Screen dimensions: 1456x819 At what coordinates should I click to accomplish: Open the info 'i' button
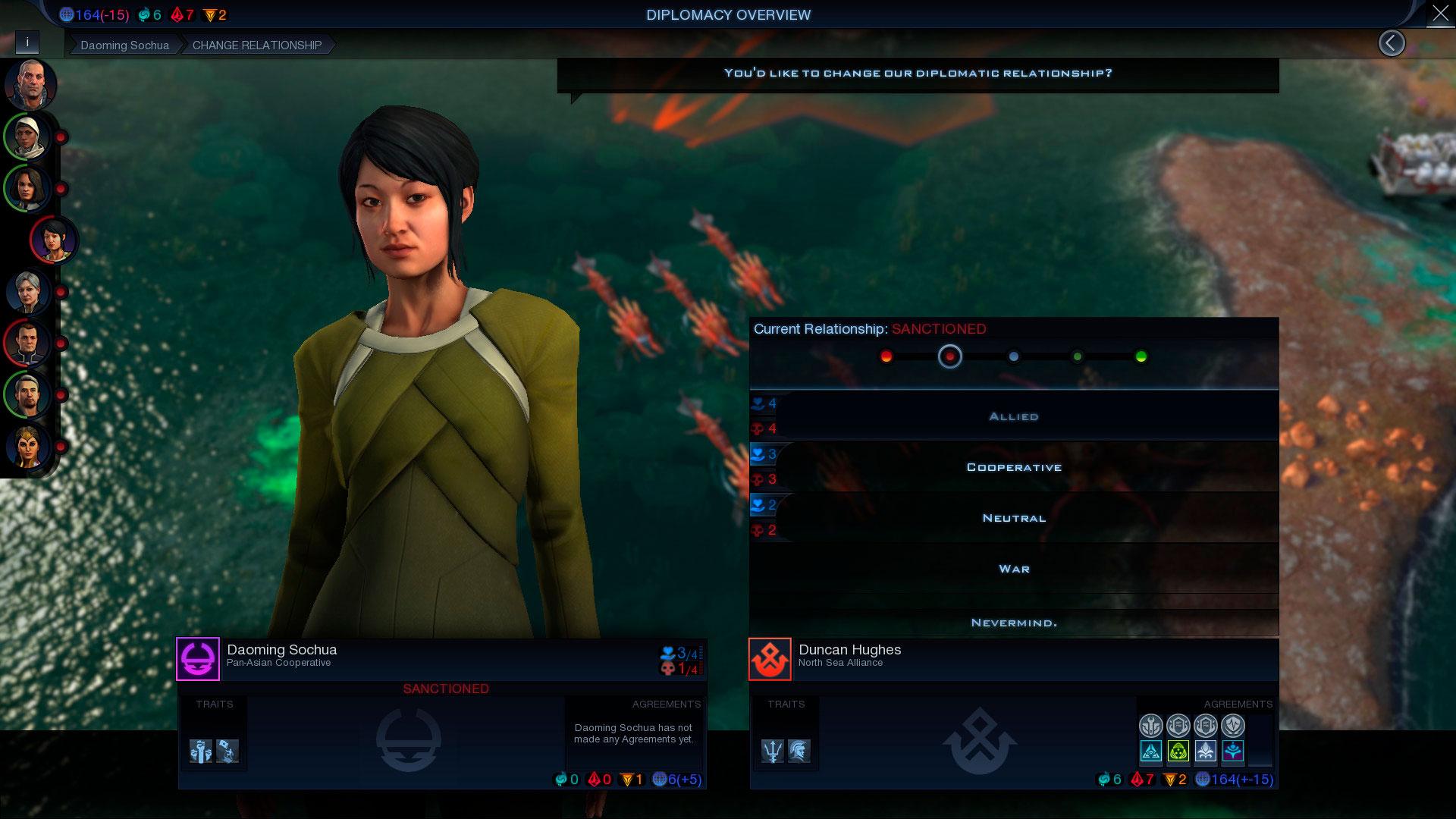(x=27, y=42)
